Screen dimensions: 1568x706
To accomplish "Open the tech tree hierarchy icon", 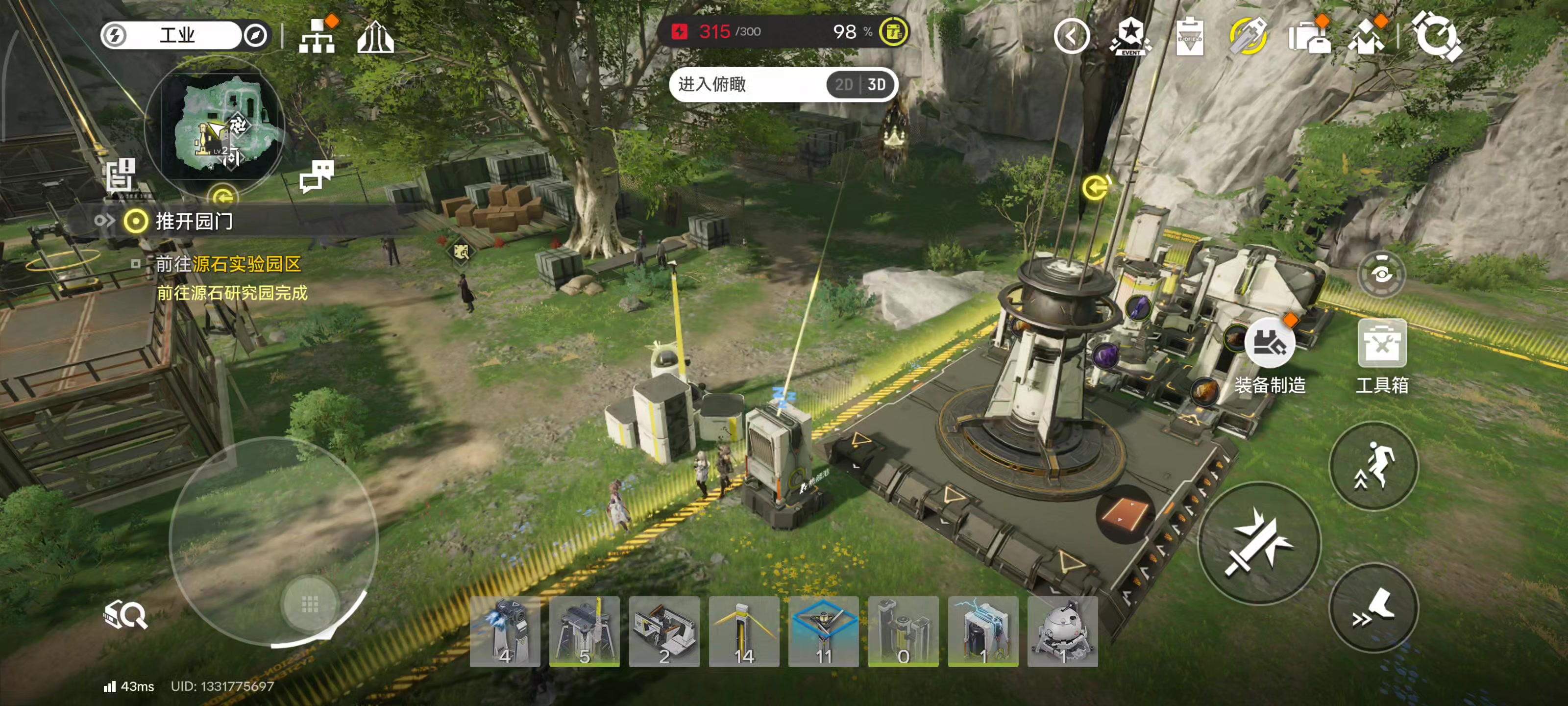I will (317, 38).
